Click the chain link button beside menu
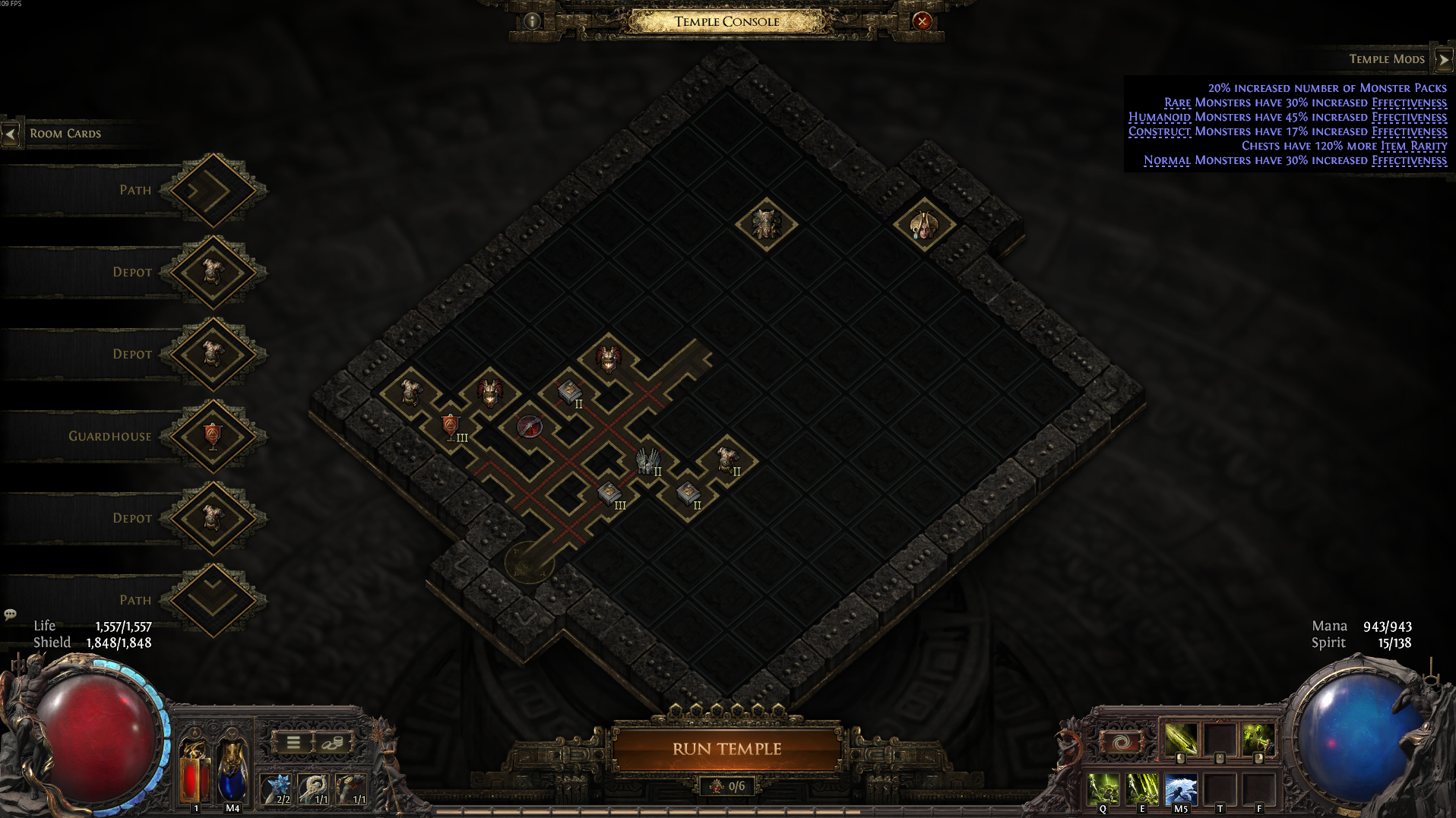The width and height of the screenshot is (1456, 818). point(333,742)
